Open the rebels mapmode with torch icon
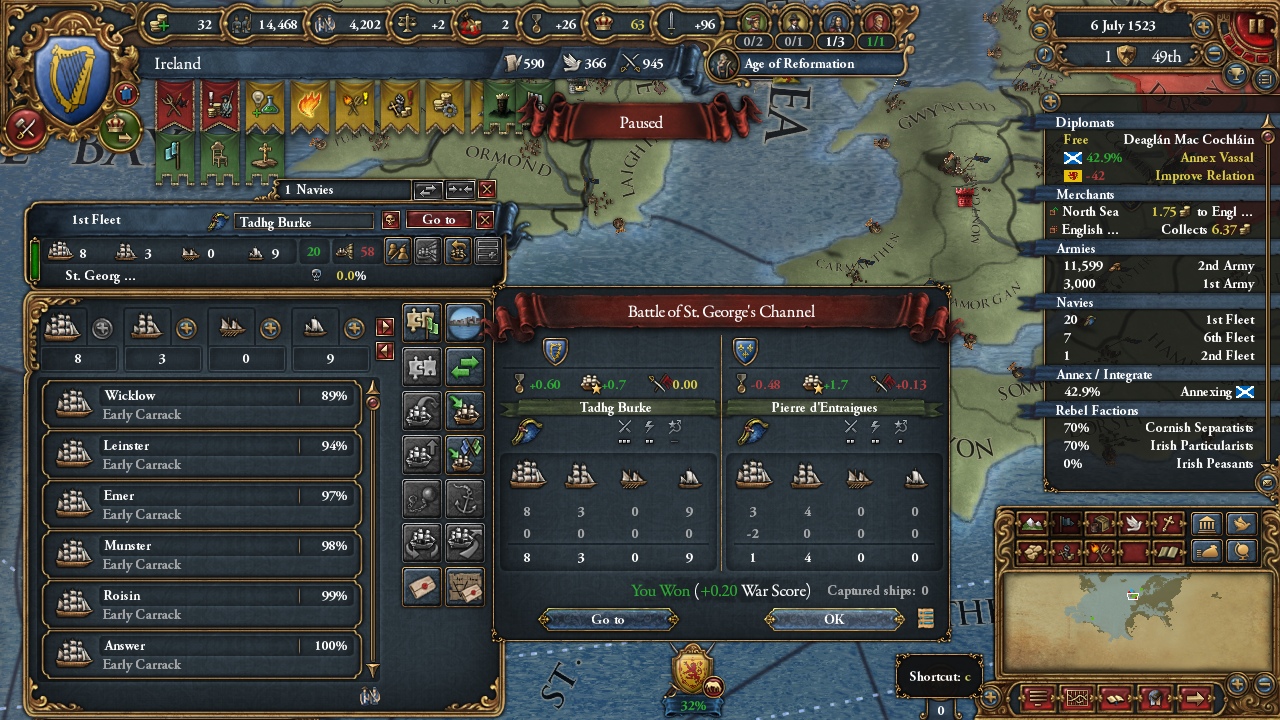 click(1099, 551)
